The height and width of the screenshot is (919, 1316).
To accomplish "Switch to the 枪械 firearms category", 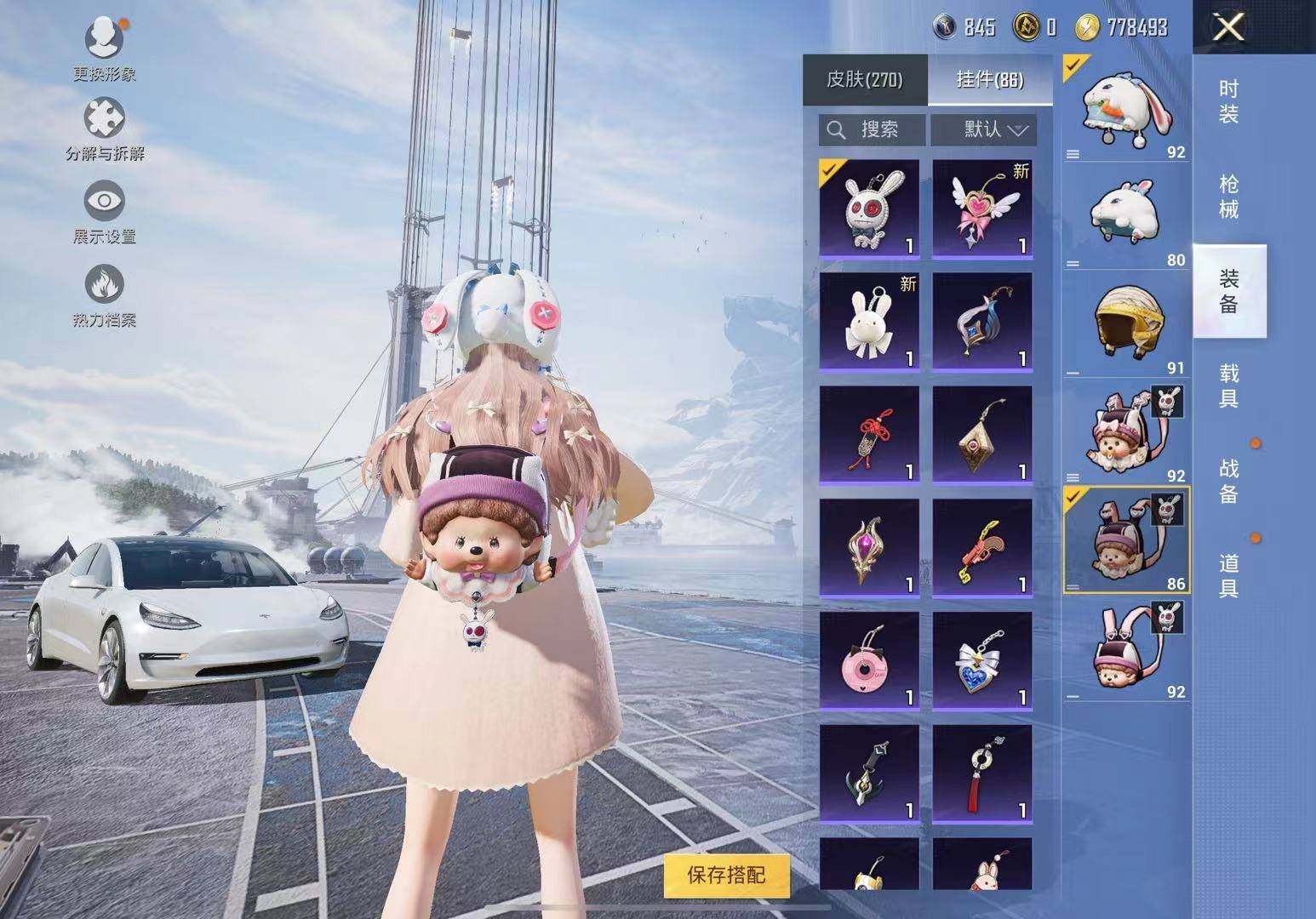I will [1228, 197].
